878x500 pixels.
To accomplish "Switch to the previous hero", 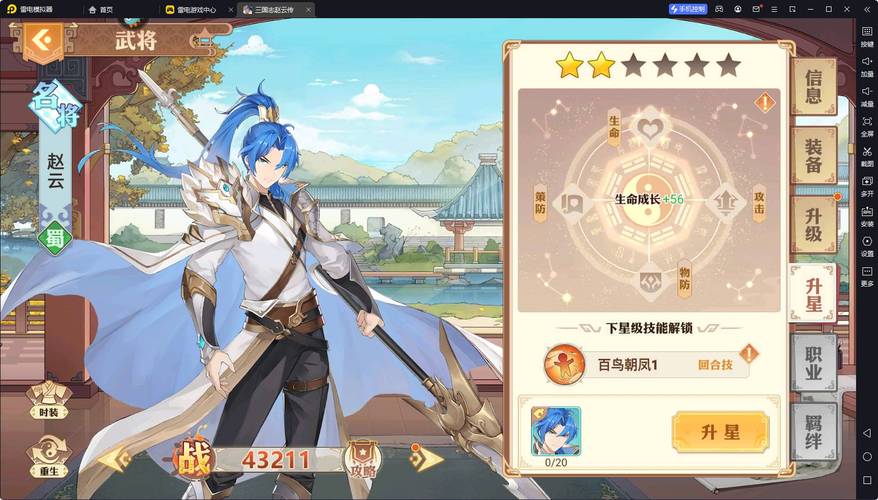I will click(x=113, y=459).
